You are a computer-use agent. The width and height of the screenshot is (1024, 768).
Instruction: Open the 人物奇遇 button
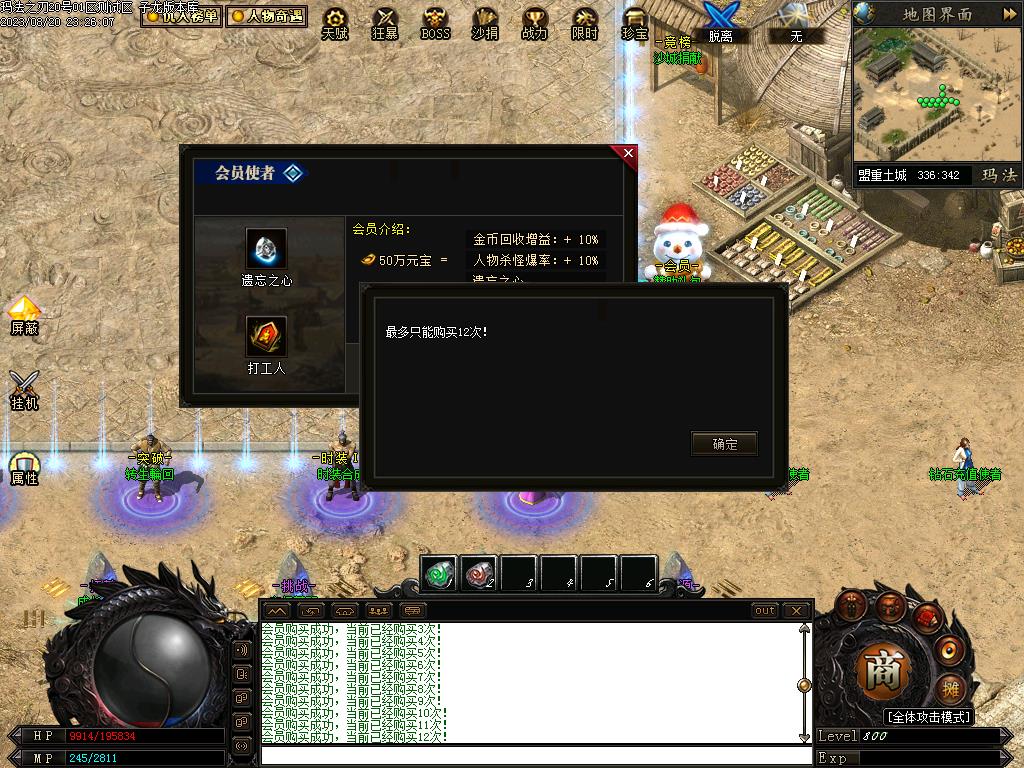click(266, 16)
